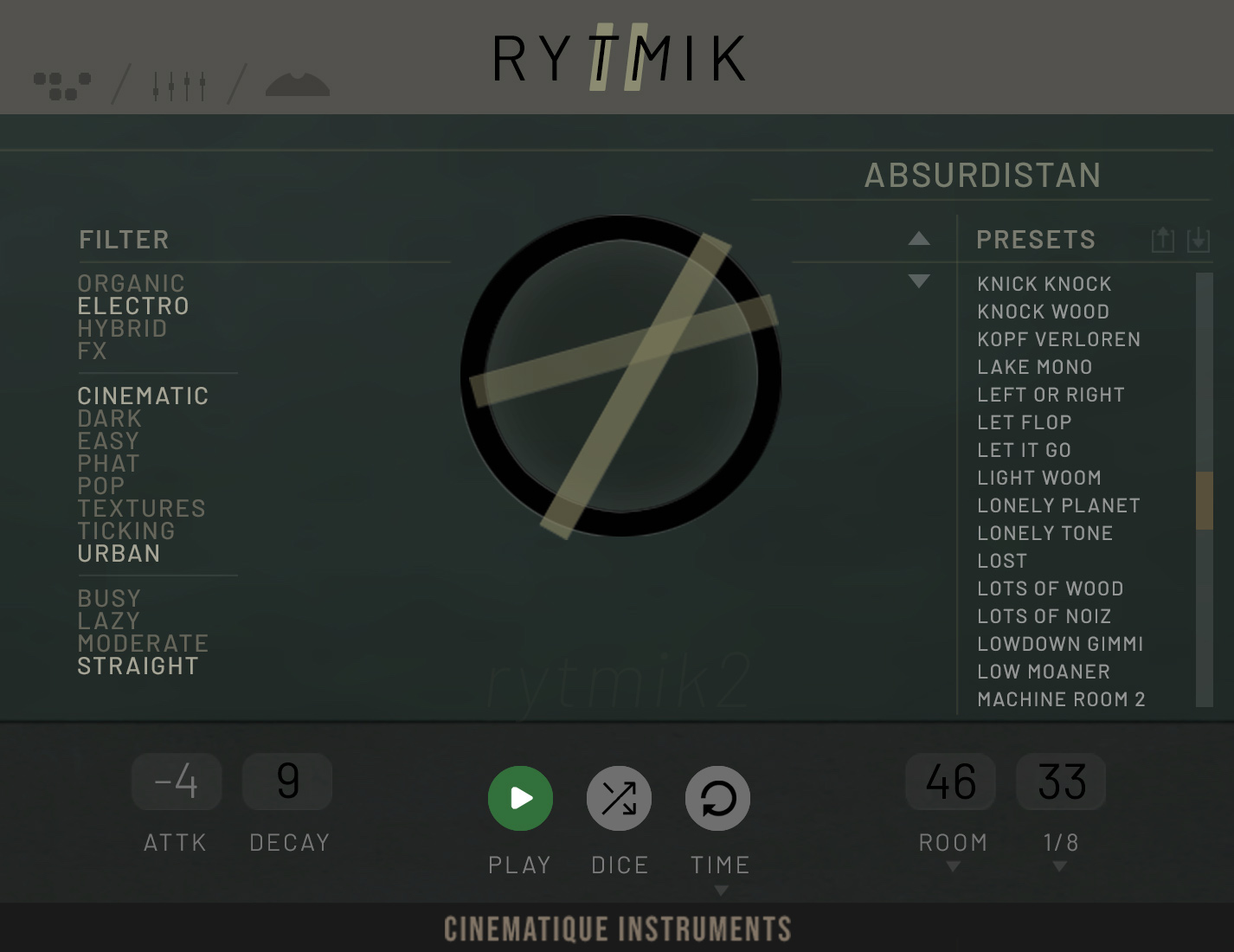Click the Time reset icon
Image resolution: width=1234 pixels, height=952 pixels.
(718, 798)
